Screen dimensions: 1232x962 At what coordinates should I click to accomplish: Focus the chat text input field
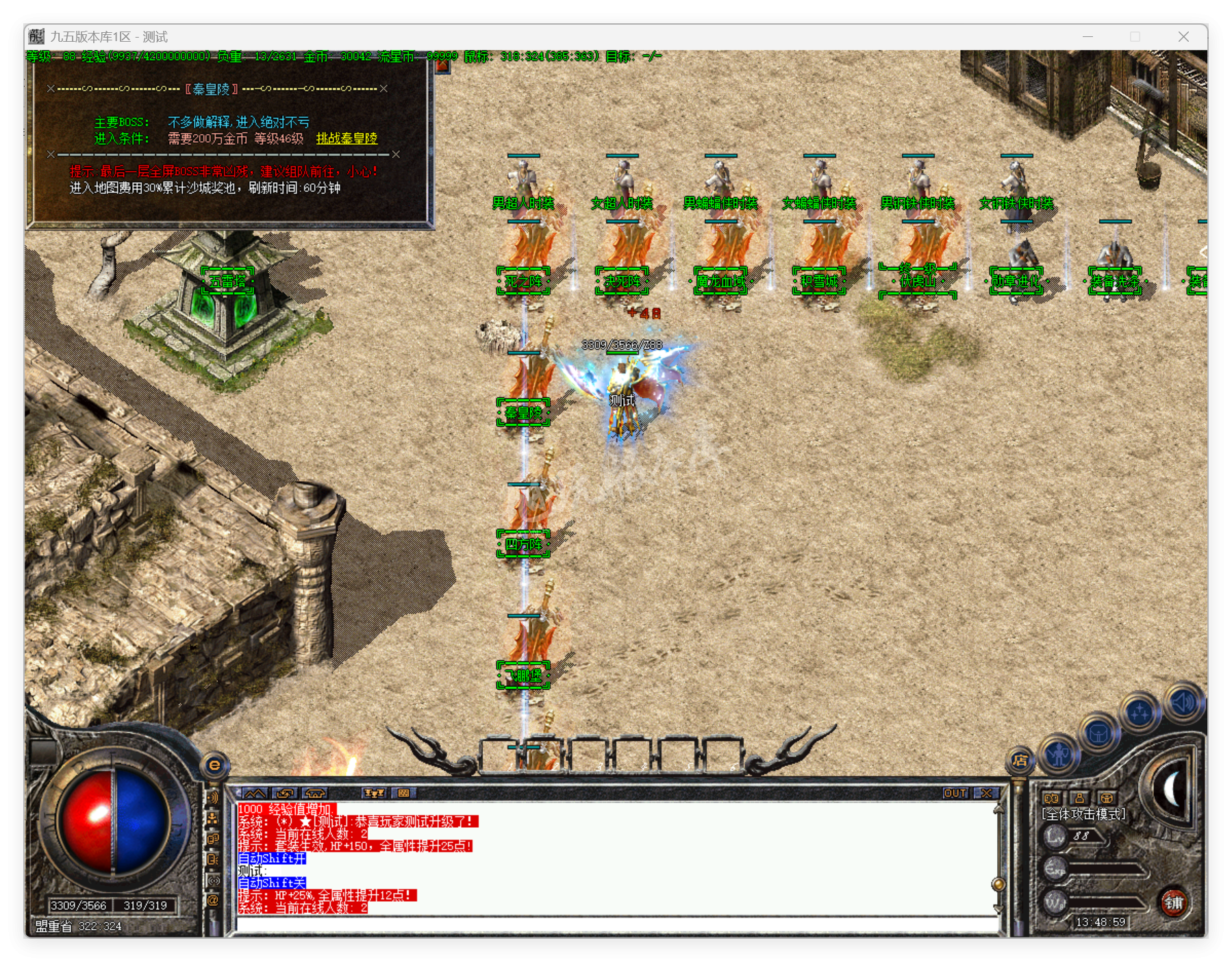tap(616, 924)
